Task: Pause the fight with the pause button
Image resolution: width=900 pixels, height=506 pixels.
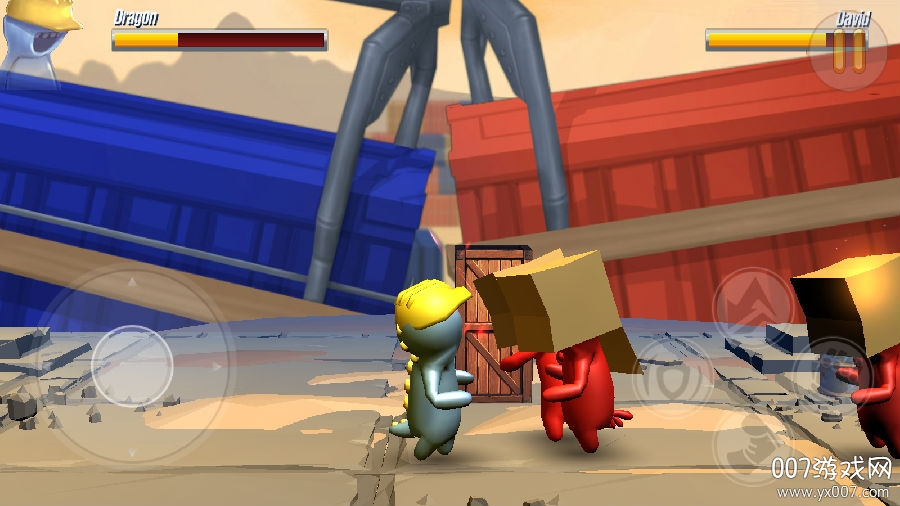Action: click(x=849, y=51)
